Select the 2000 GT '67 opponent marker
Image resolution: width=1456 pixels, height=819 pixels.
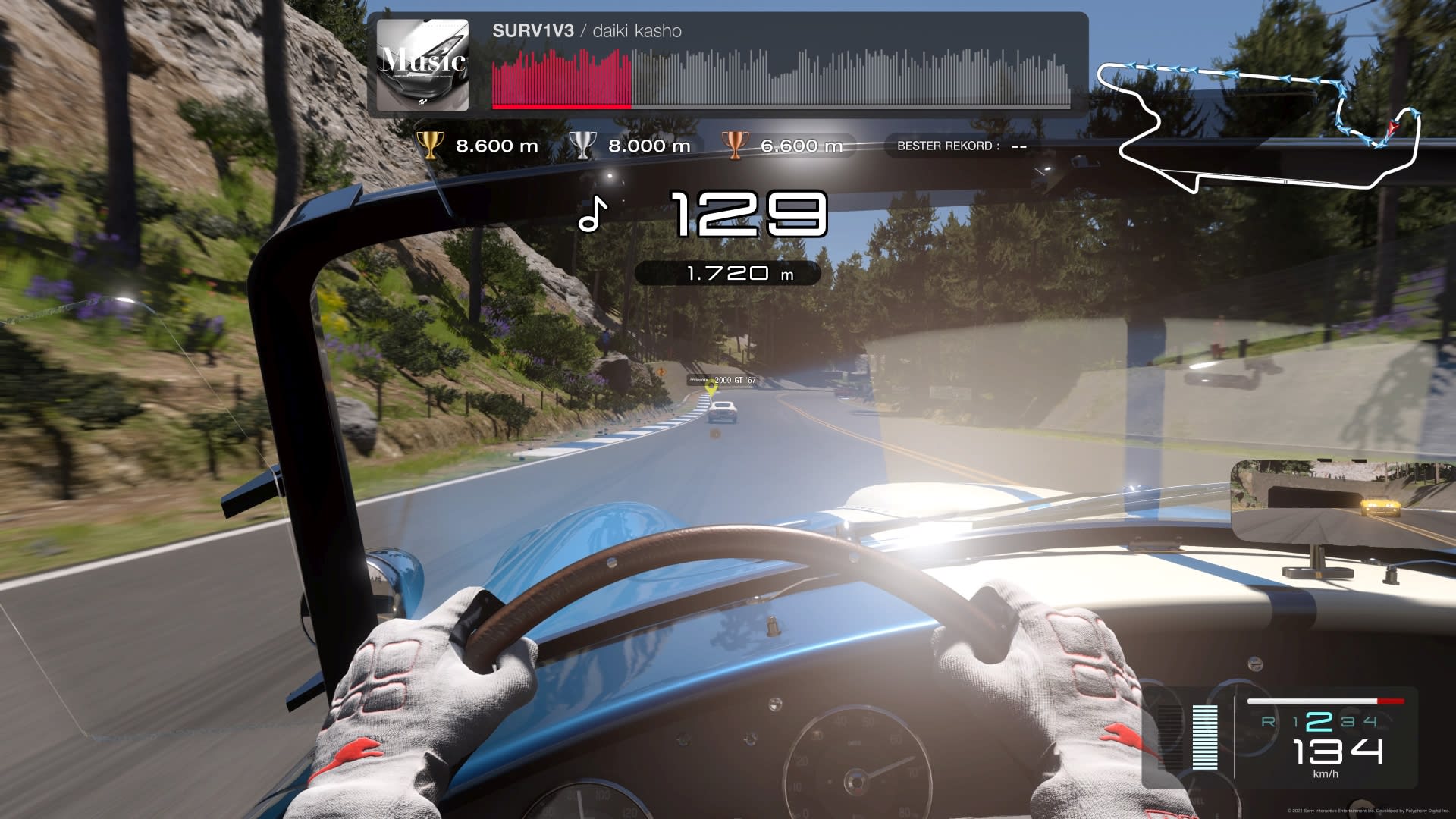point(711,388)
